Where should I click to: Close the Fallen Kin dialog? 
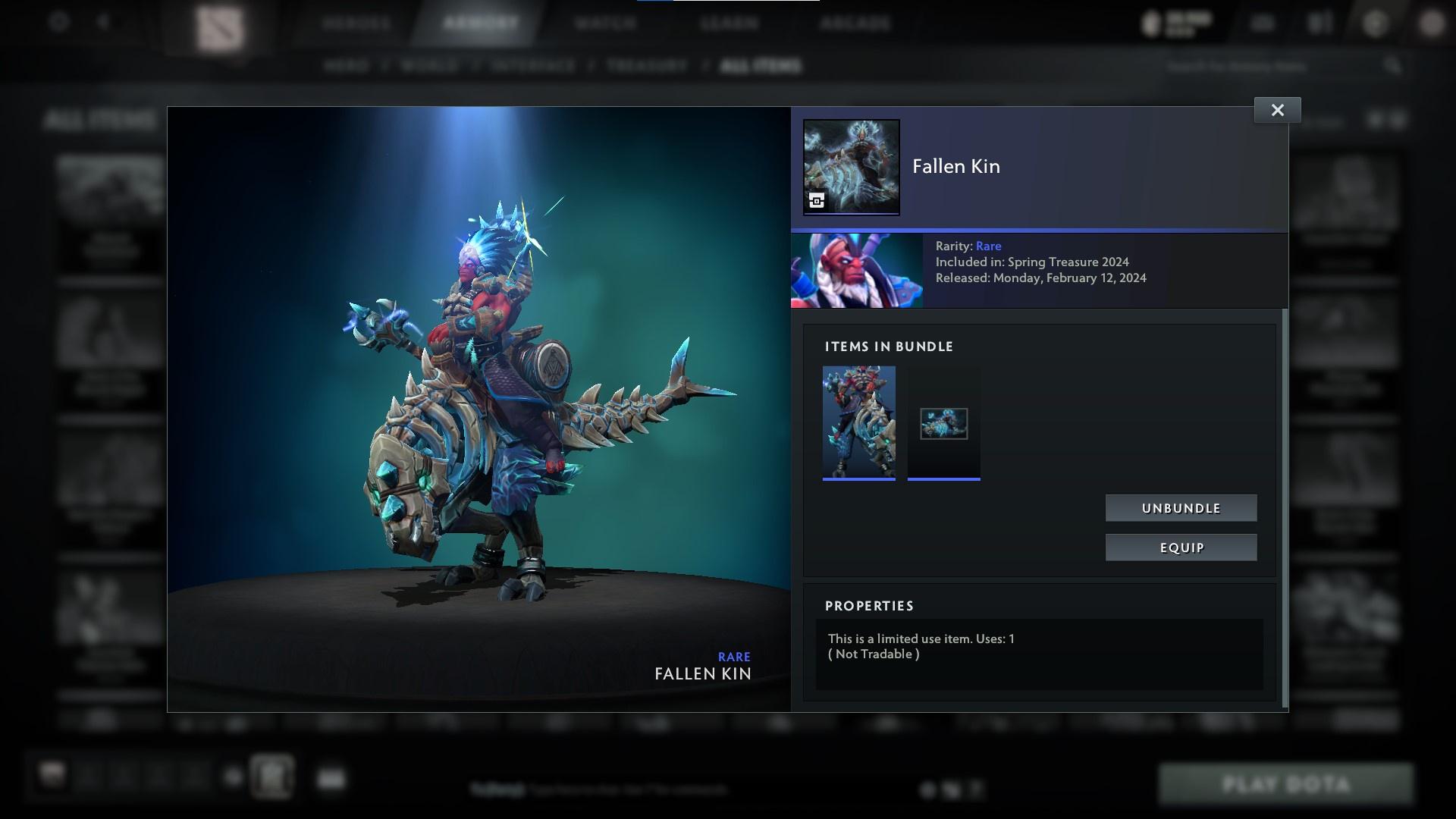coord(1277,109)
